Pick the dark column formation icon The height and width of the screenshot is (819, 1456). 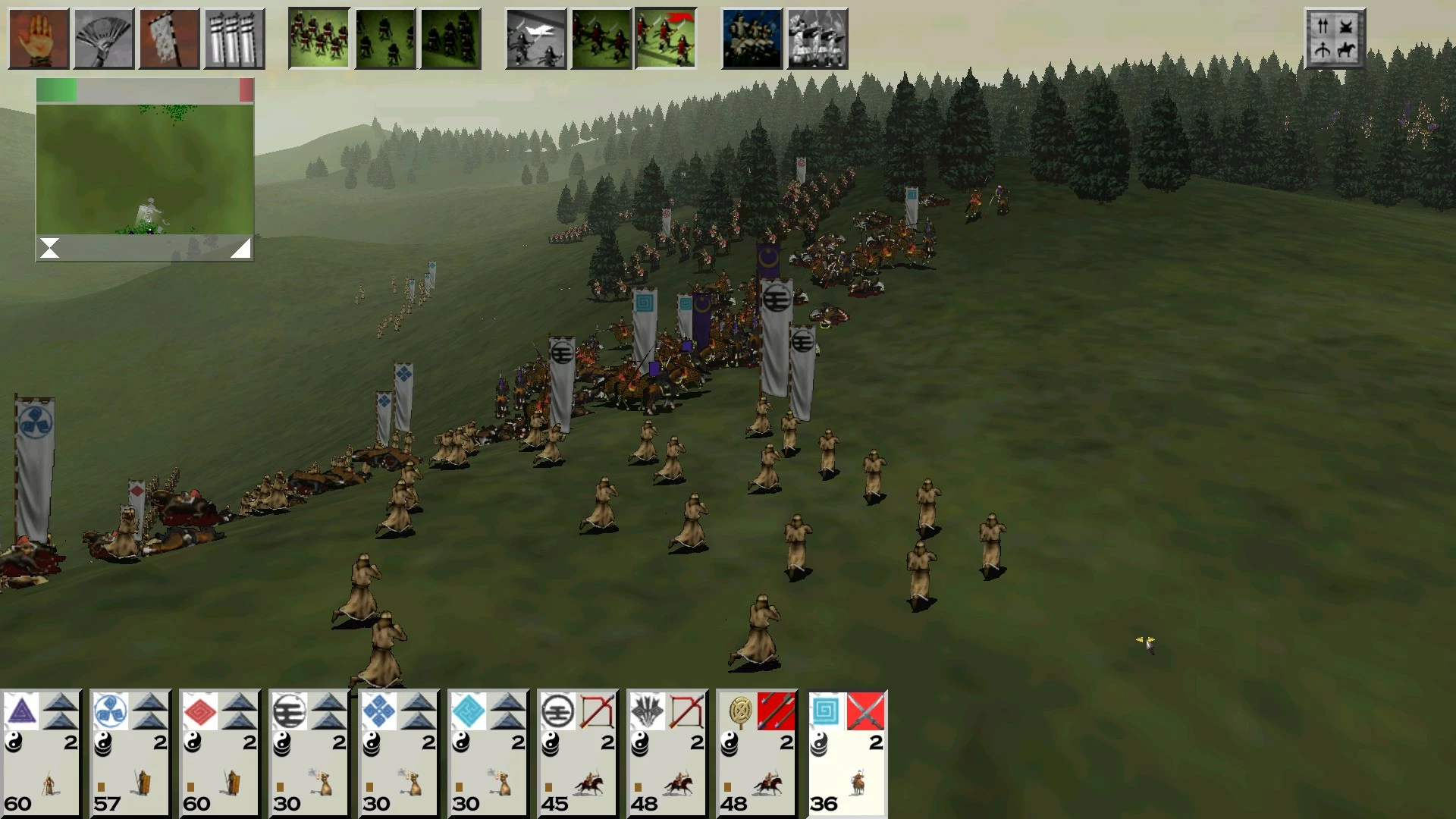450,39
